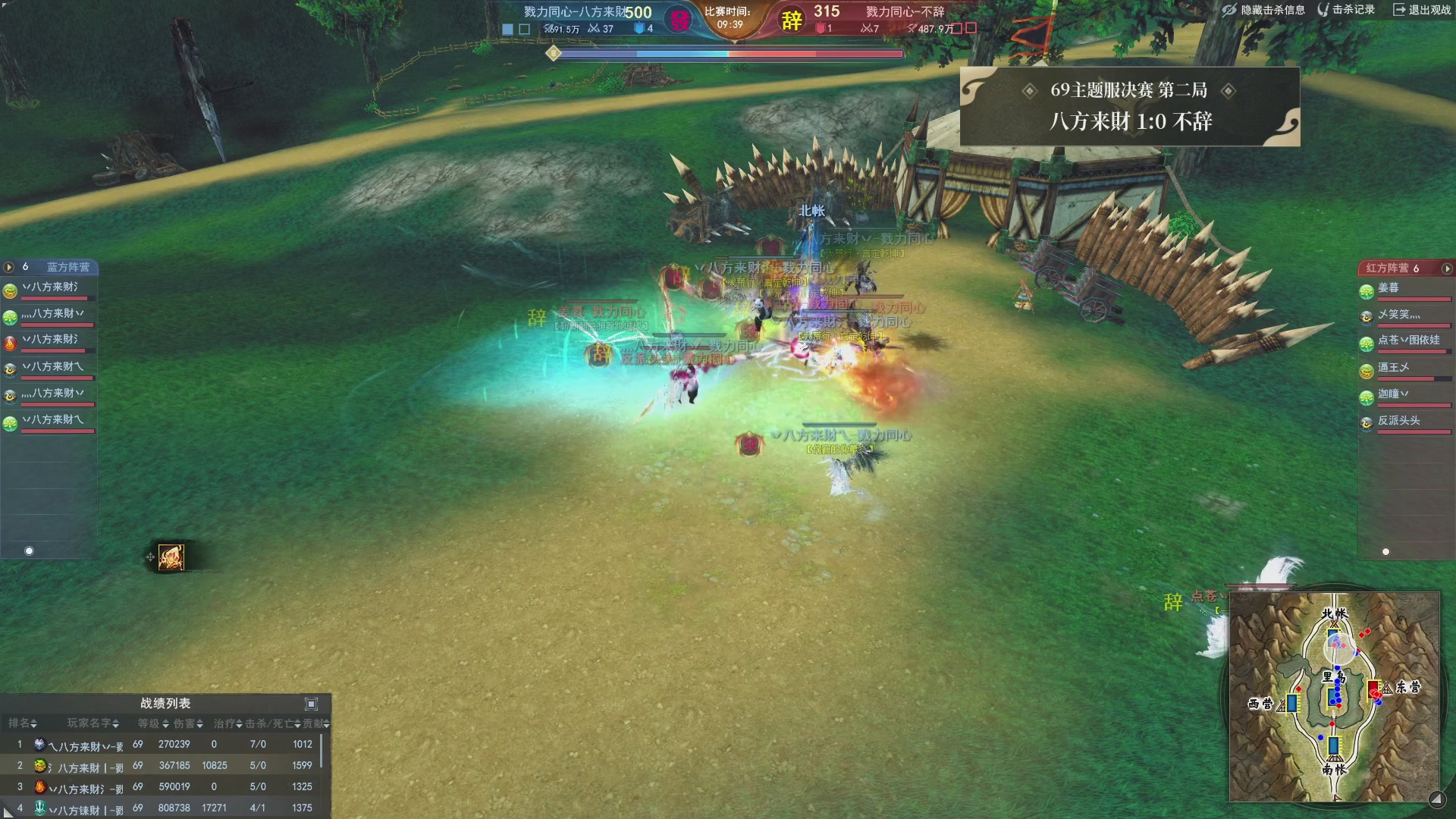Select red team player 反派头头
Image resolution: width=1456 pixels, height=819 pixels.
coord(1398,421)
